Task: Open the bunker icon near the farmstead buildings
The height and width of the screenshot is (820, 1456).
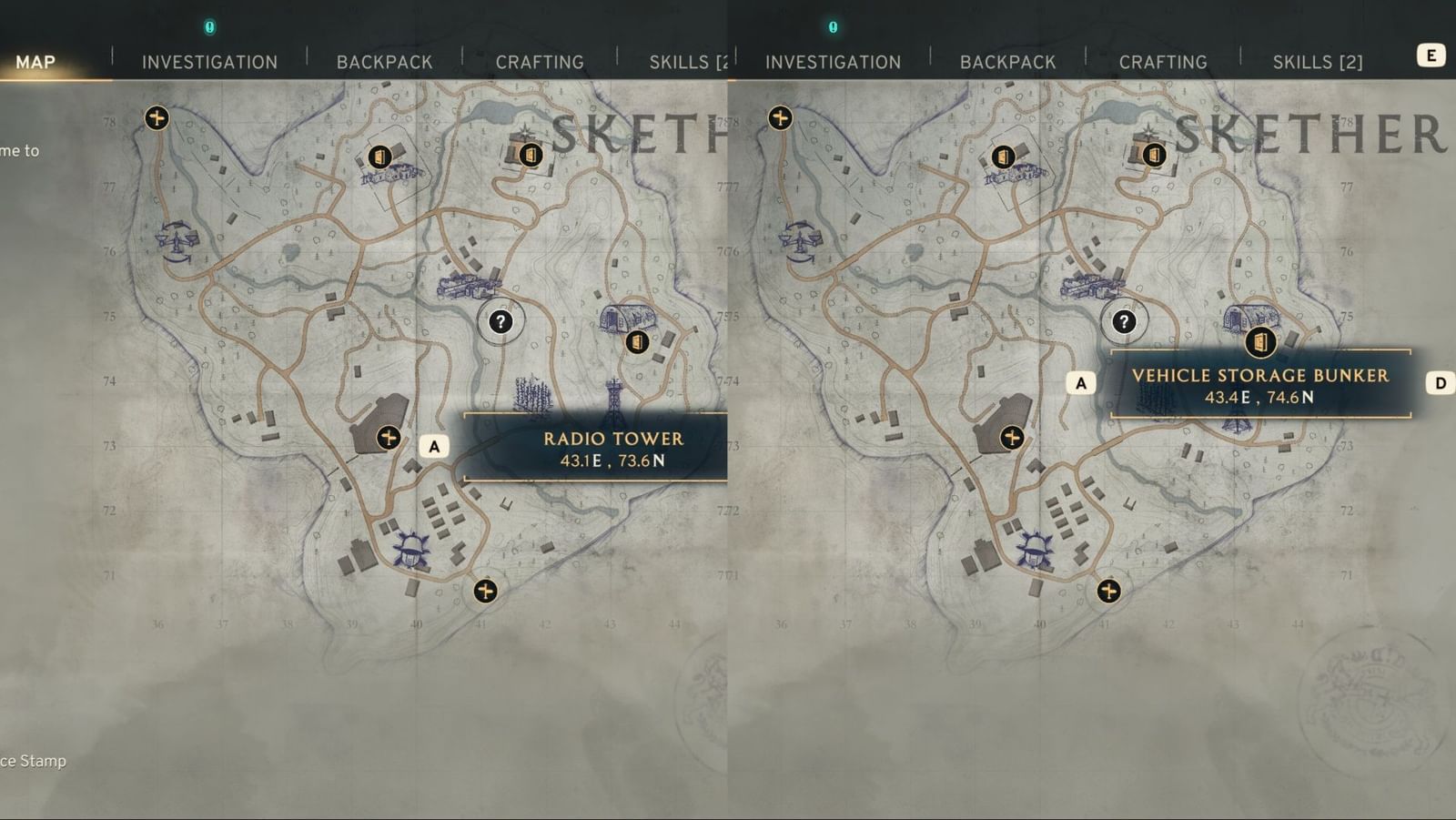Action: coord(380,157)
